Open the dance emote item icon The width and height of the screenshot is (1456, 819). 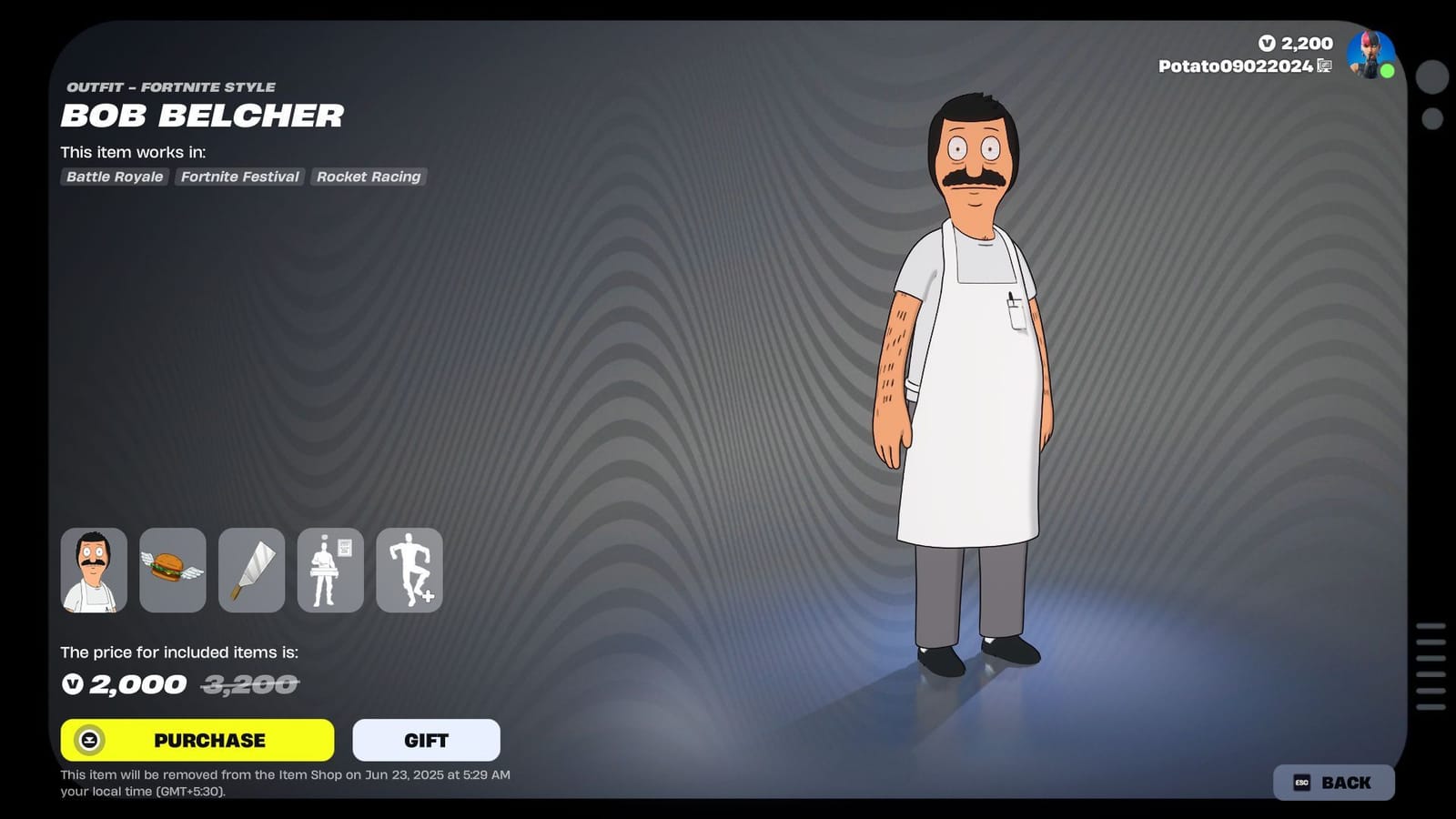[x=409, y=571]
